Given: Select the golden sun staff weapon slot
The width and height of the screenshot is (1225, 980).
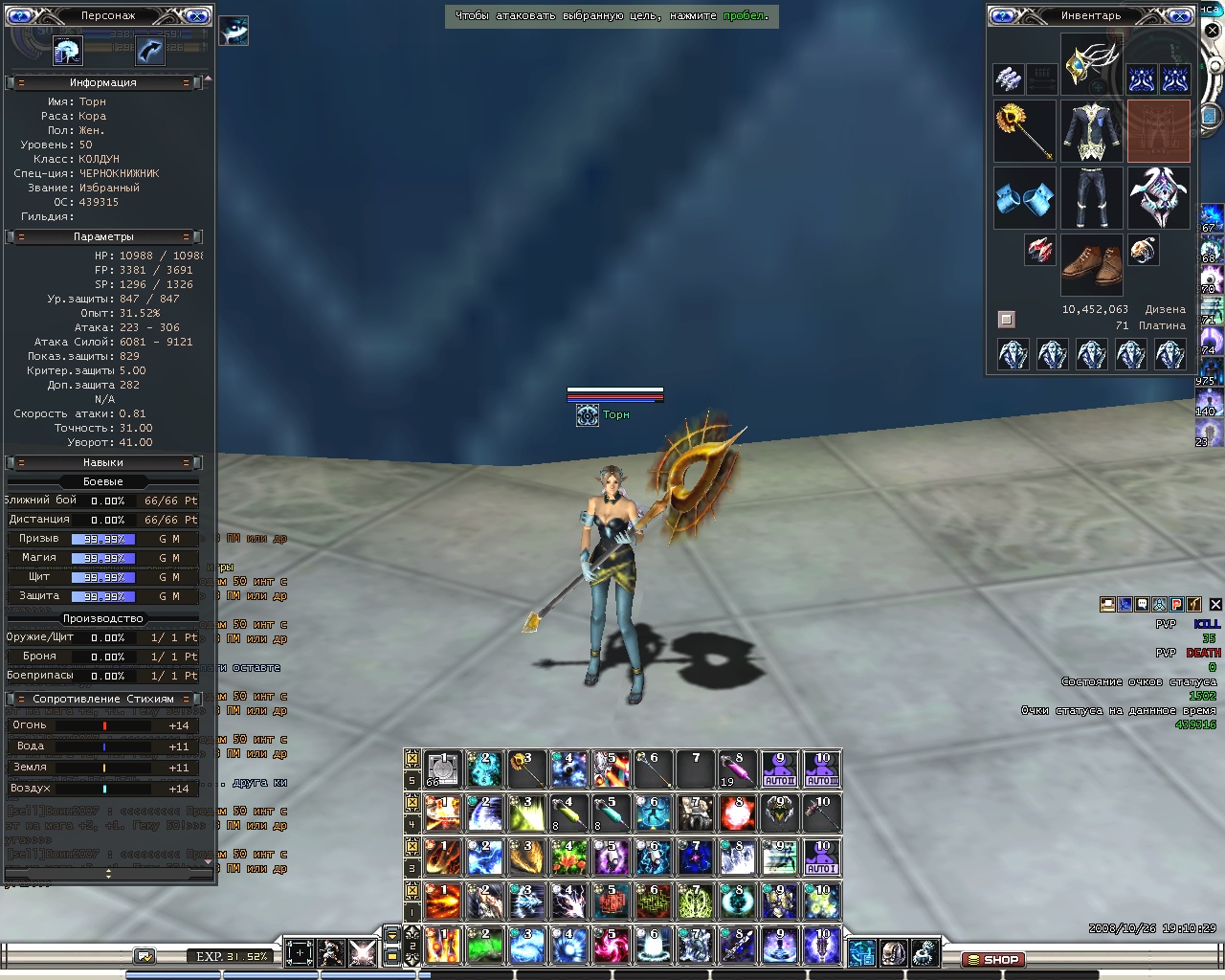Looking at the screenshot, I should (1024, 131).
